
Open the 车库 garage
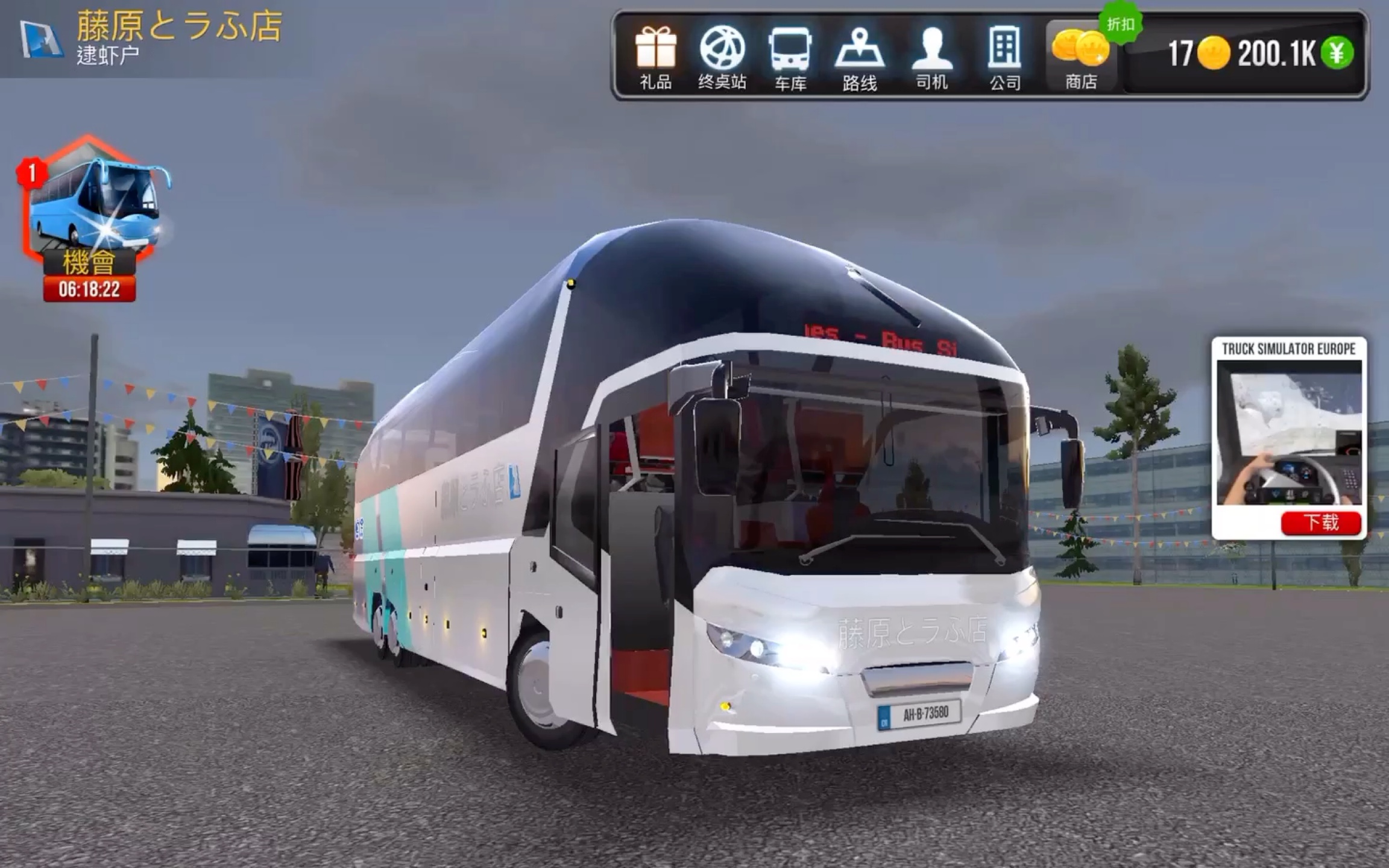790,57
